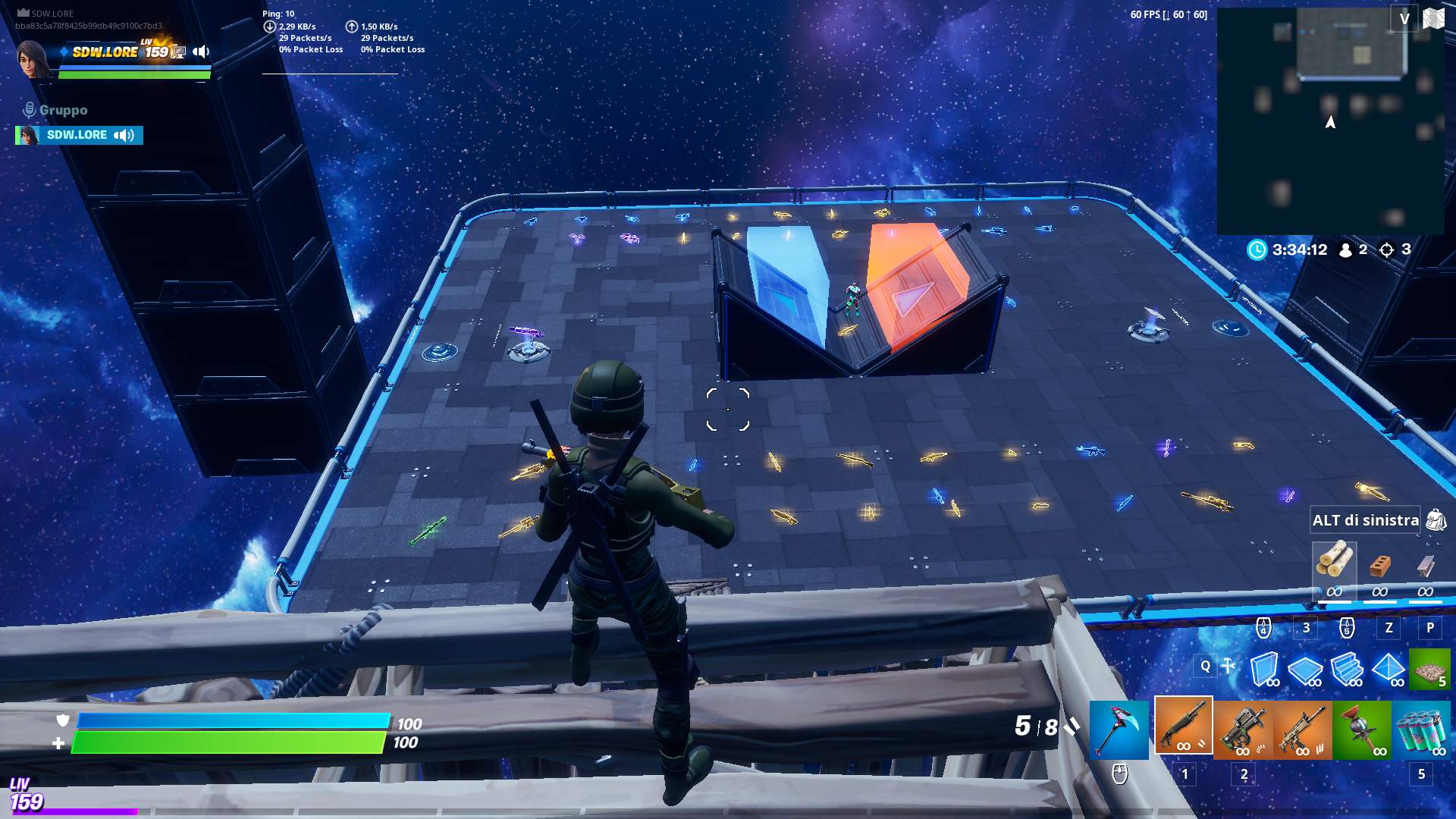Select the SMG in hotbar slot 2
The height and width of the screenshot is (819, 1456).
[1243, 728]
